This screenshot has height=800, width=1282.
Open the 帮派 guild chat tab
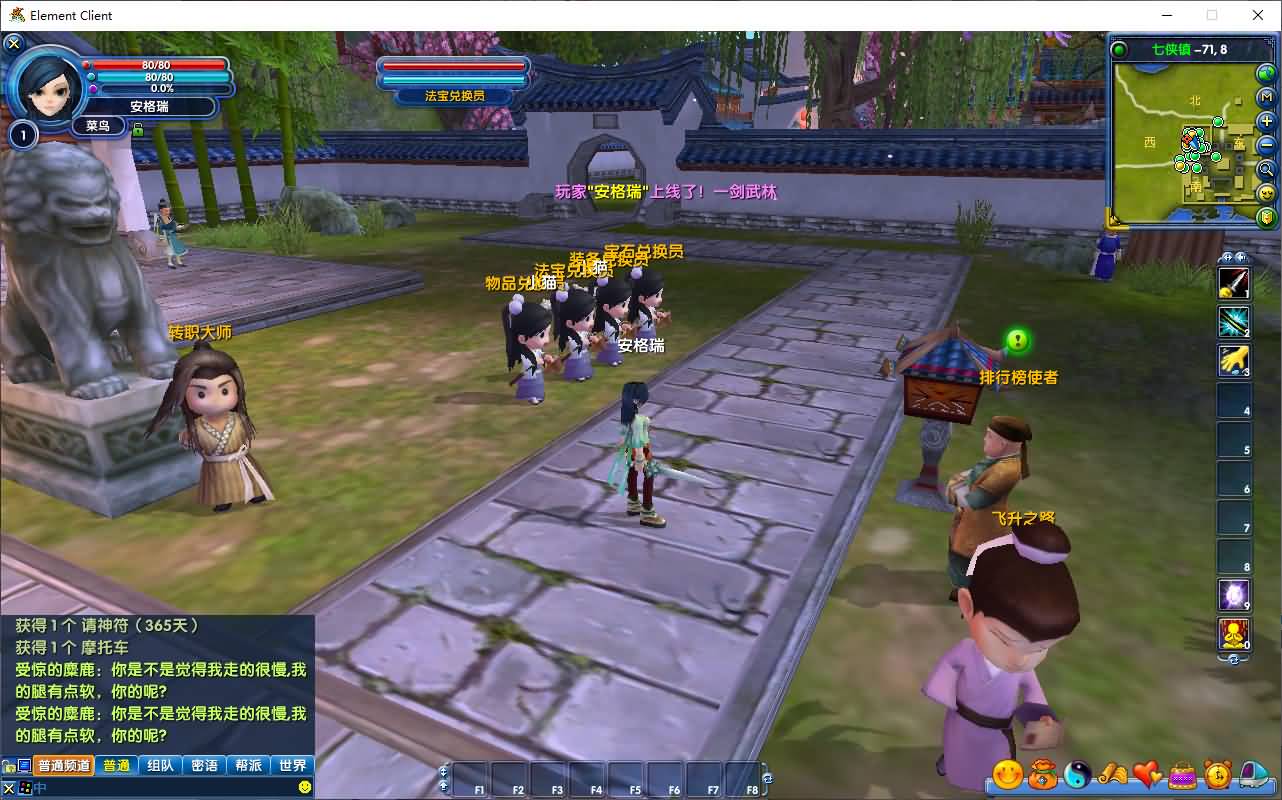[x=248, y=765]
